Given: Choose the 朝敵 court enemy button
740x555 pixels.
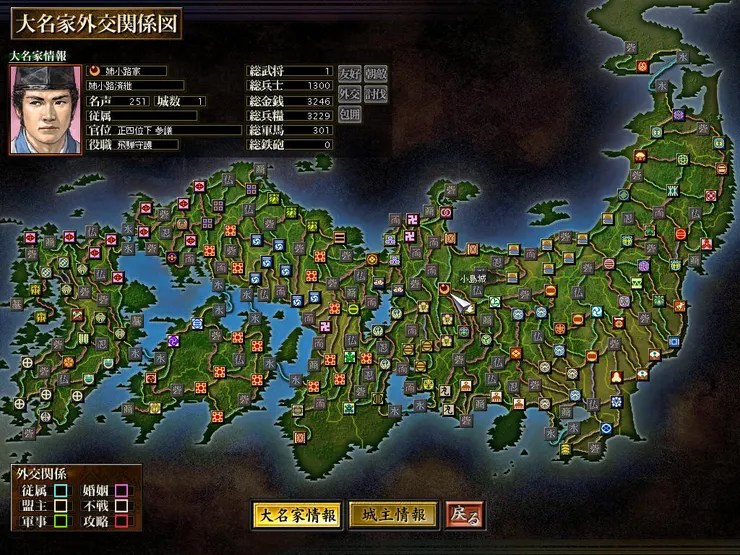Looking at the screenshot, I should click(375, 73).
